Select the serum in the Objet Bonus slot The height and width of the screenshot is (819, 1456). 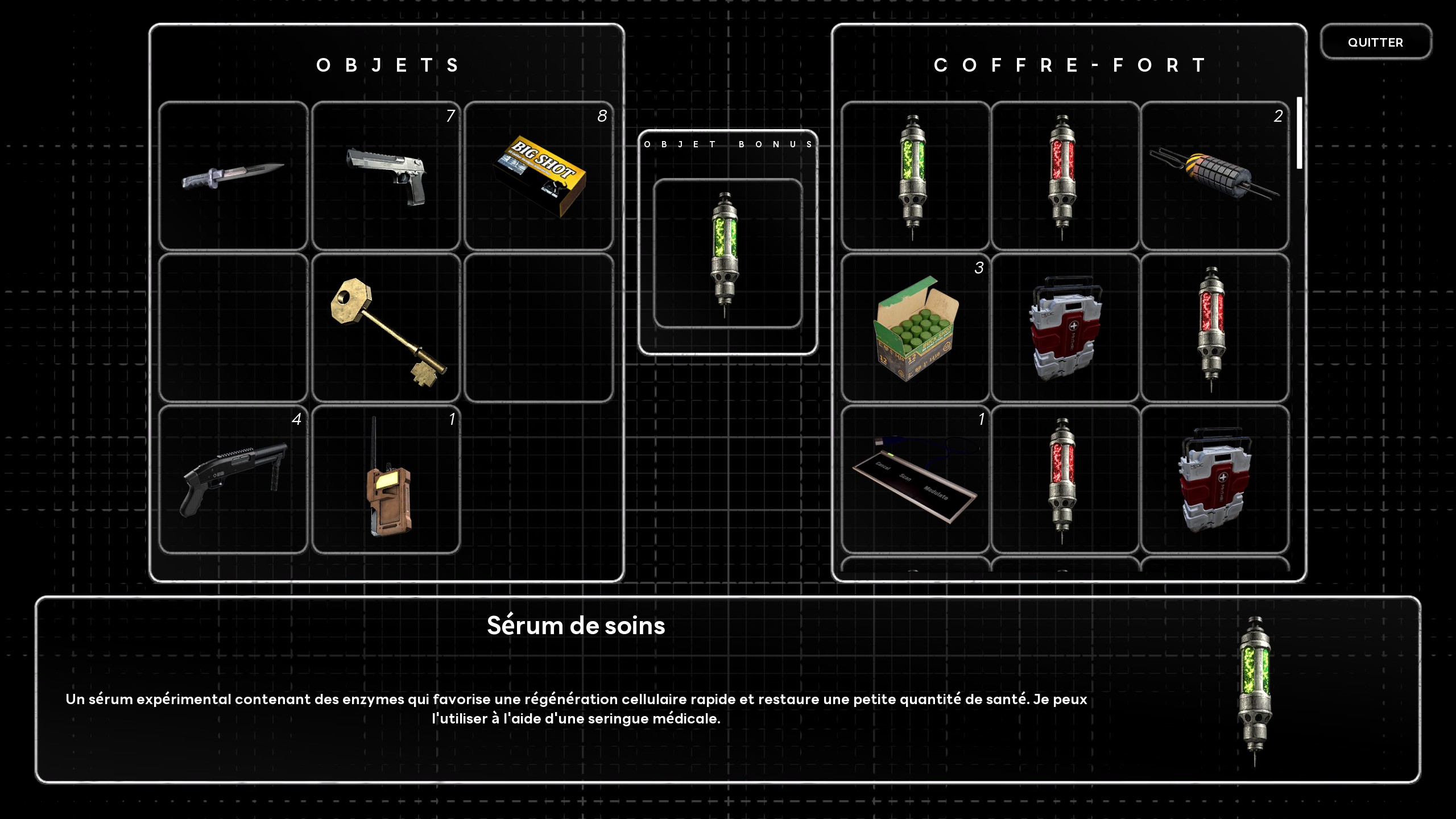tap(727, 254)
